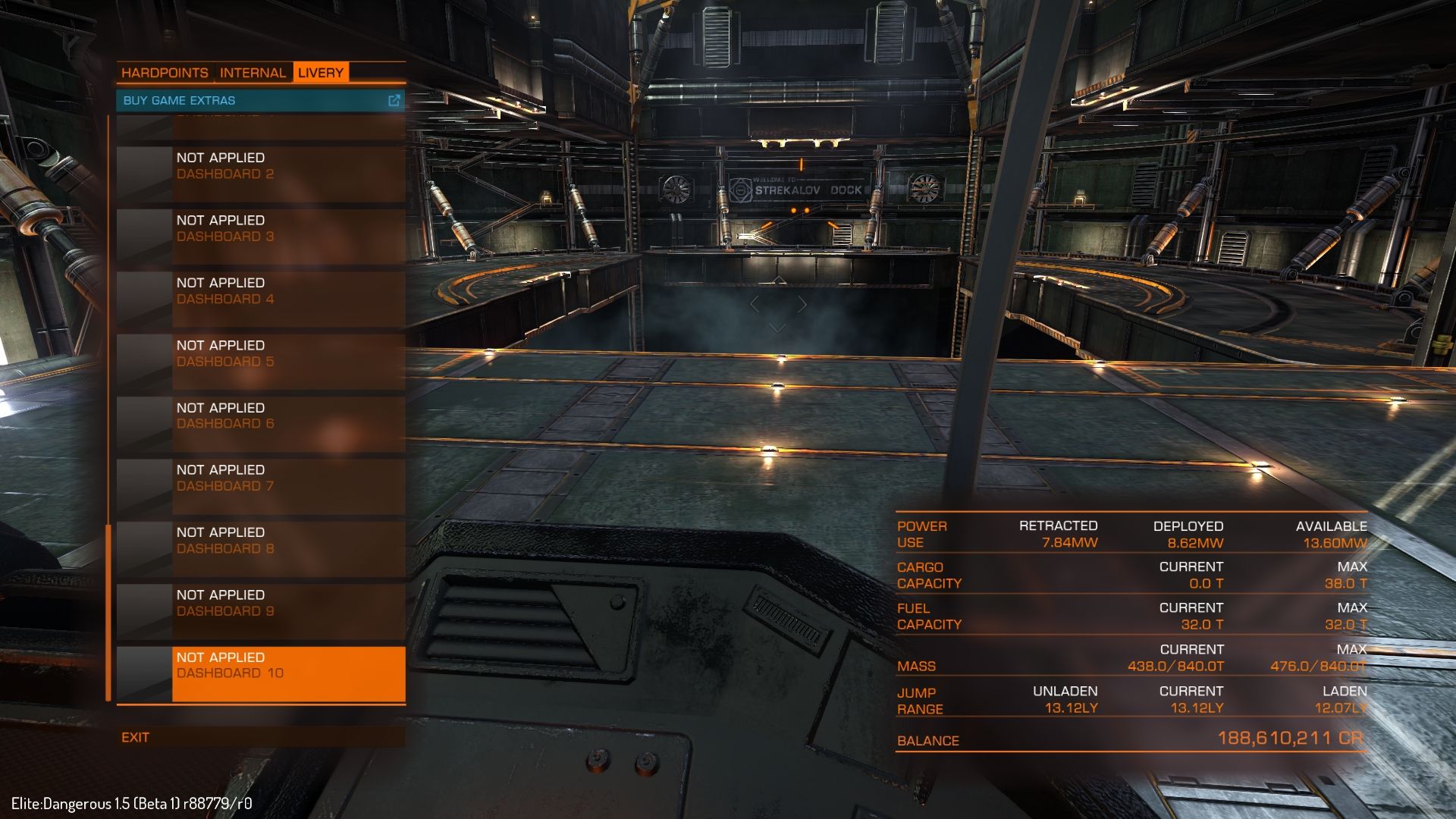This screenshot has width=1456, height=819.
Task: Open the Internal tab
Action: point(253,73)
